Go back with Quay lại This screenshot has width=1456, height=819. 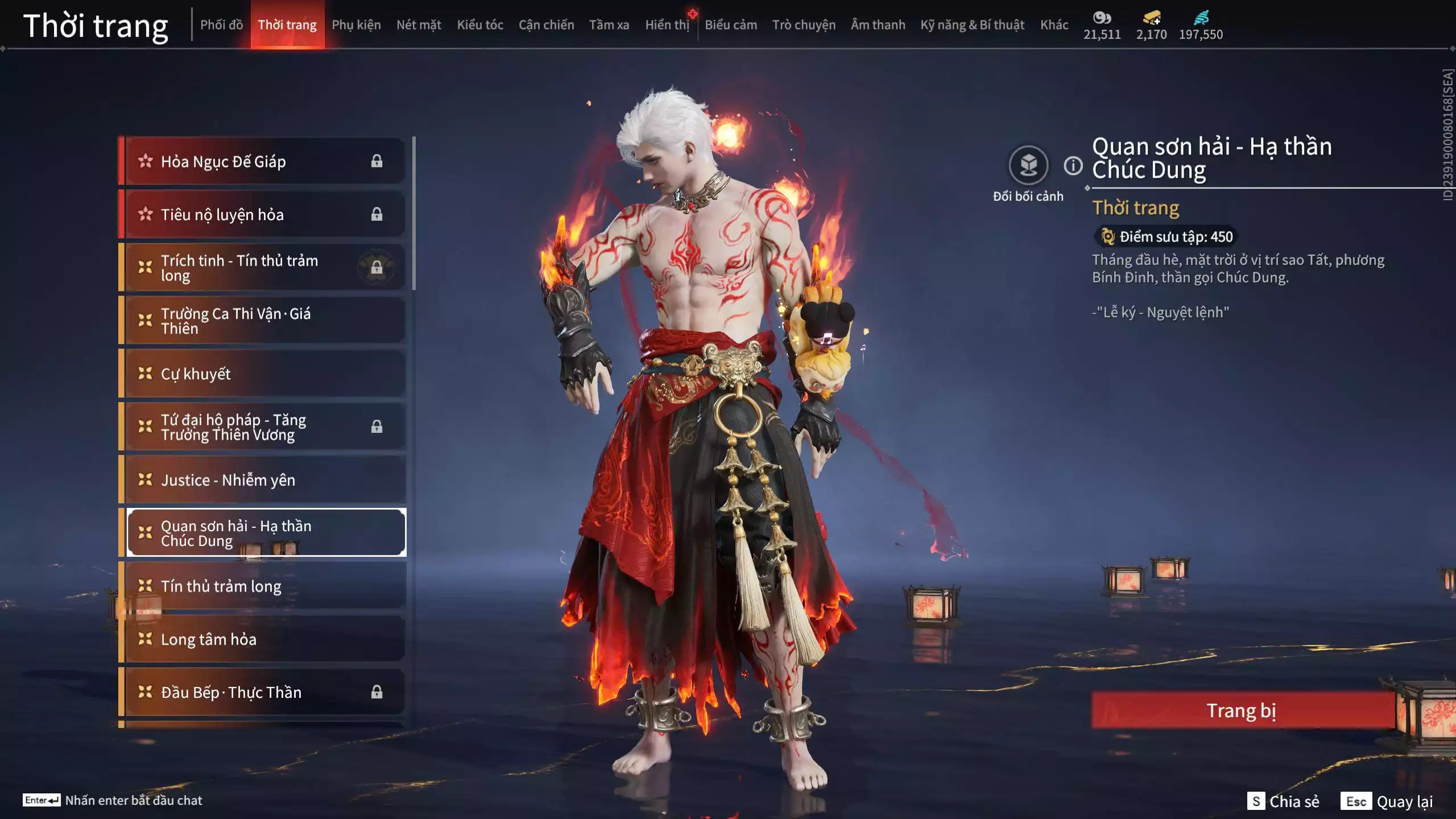click(1387, 801)
